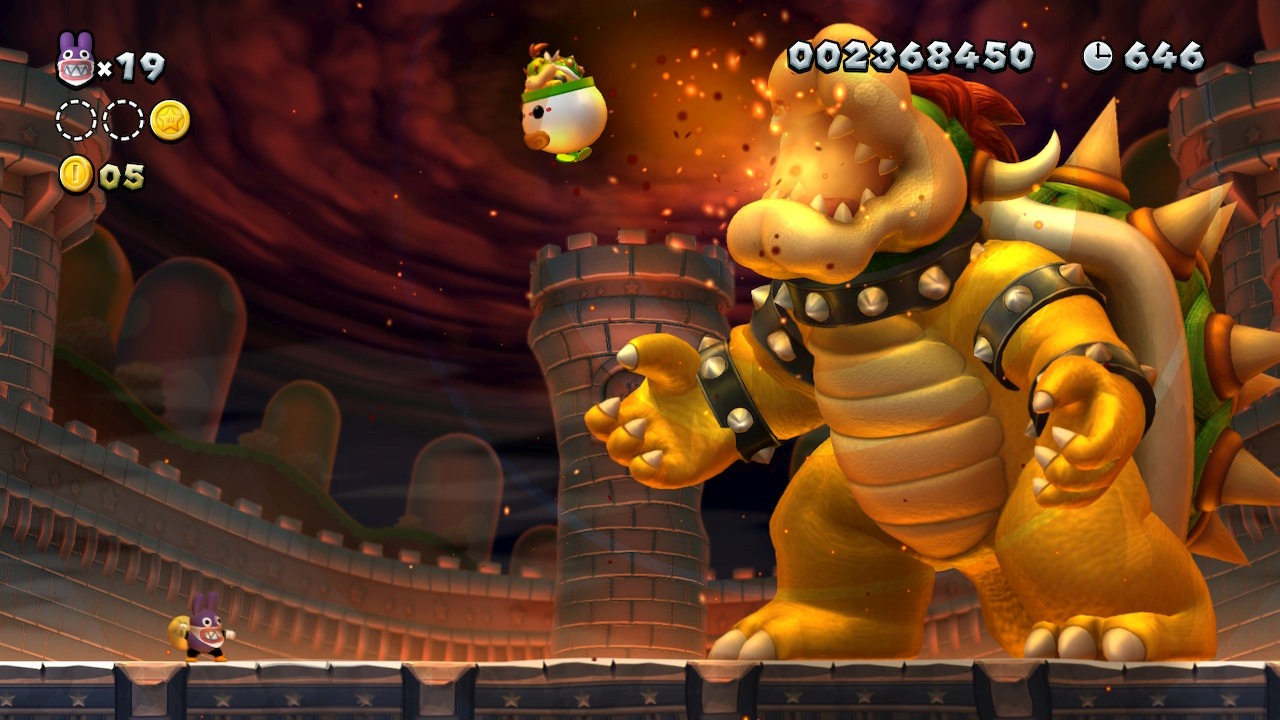Select the collected gold Star Coin

[170, 120]
